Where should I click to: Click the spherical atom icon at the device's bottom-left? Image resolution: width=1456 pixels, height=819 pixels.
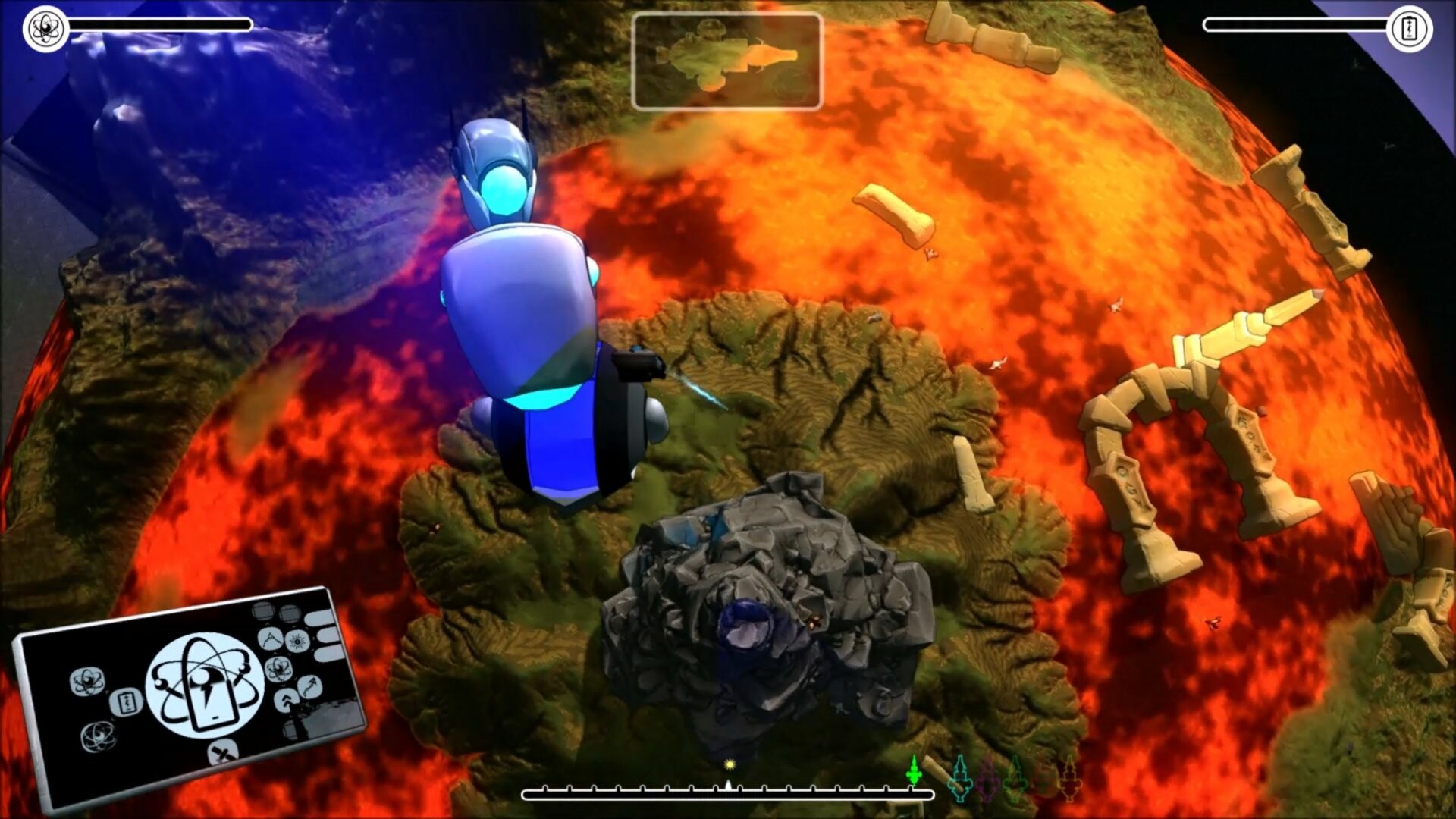98,736
